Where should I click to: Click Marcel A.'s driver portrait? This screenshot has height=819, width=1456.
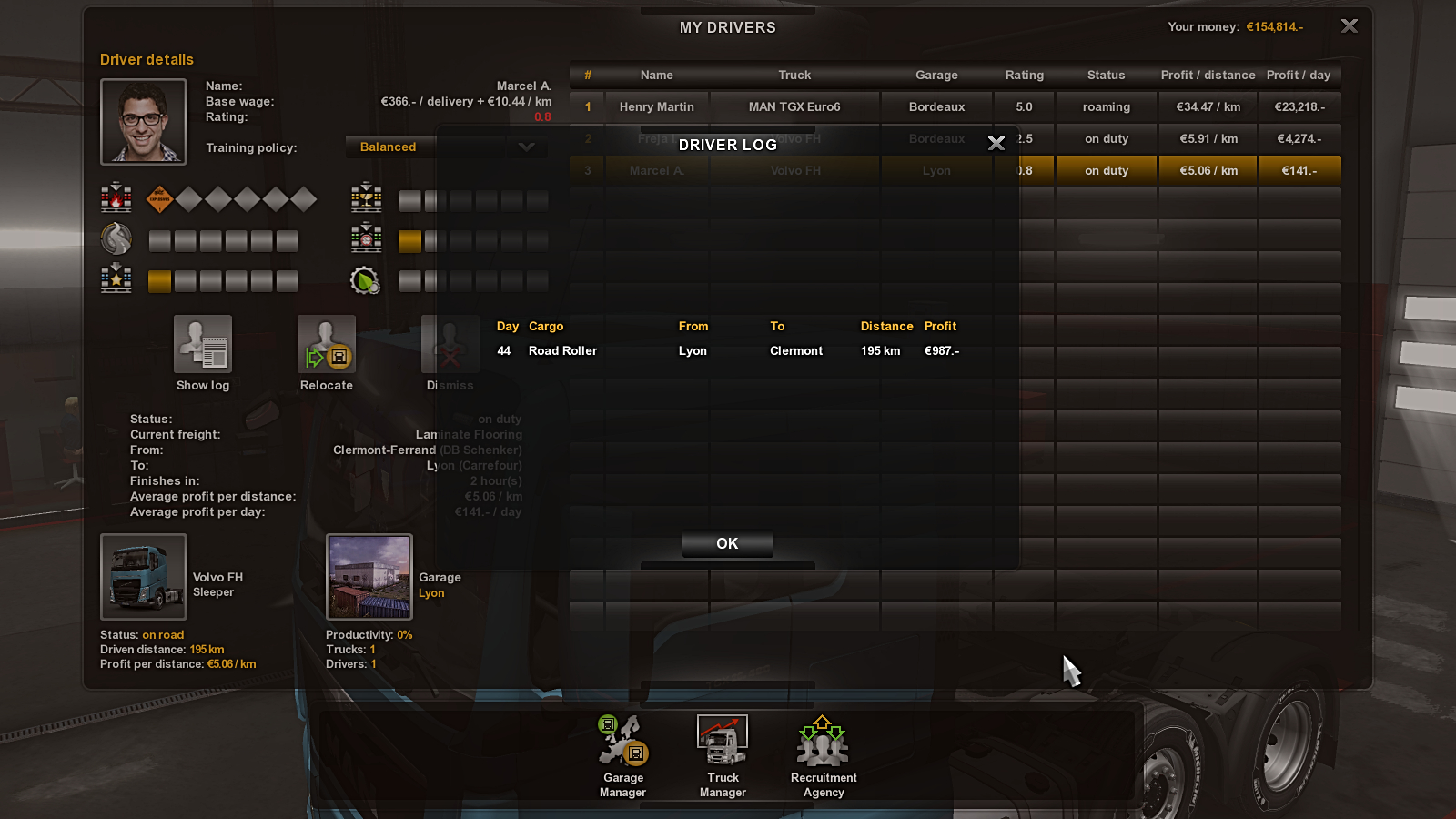tap(144, 121)
